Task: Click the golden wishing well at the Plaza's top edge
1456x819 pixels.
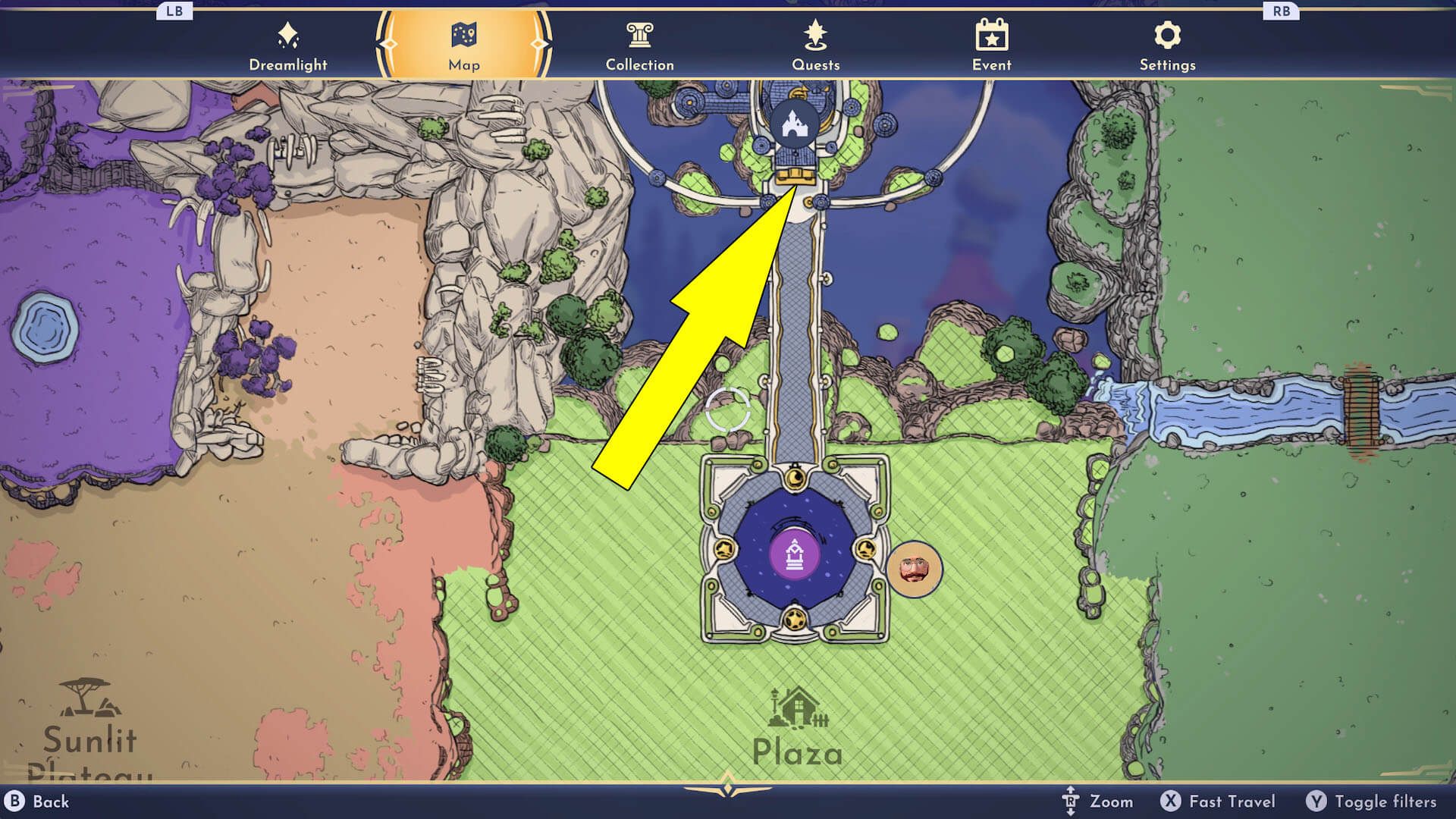Action: tap(795, 476)
